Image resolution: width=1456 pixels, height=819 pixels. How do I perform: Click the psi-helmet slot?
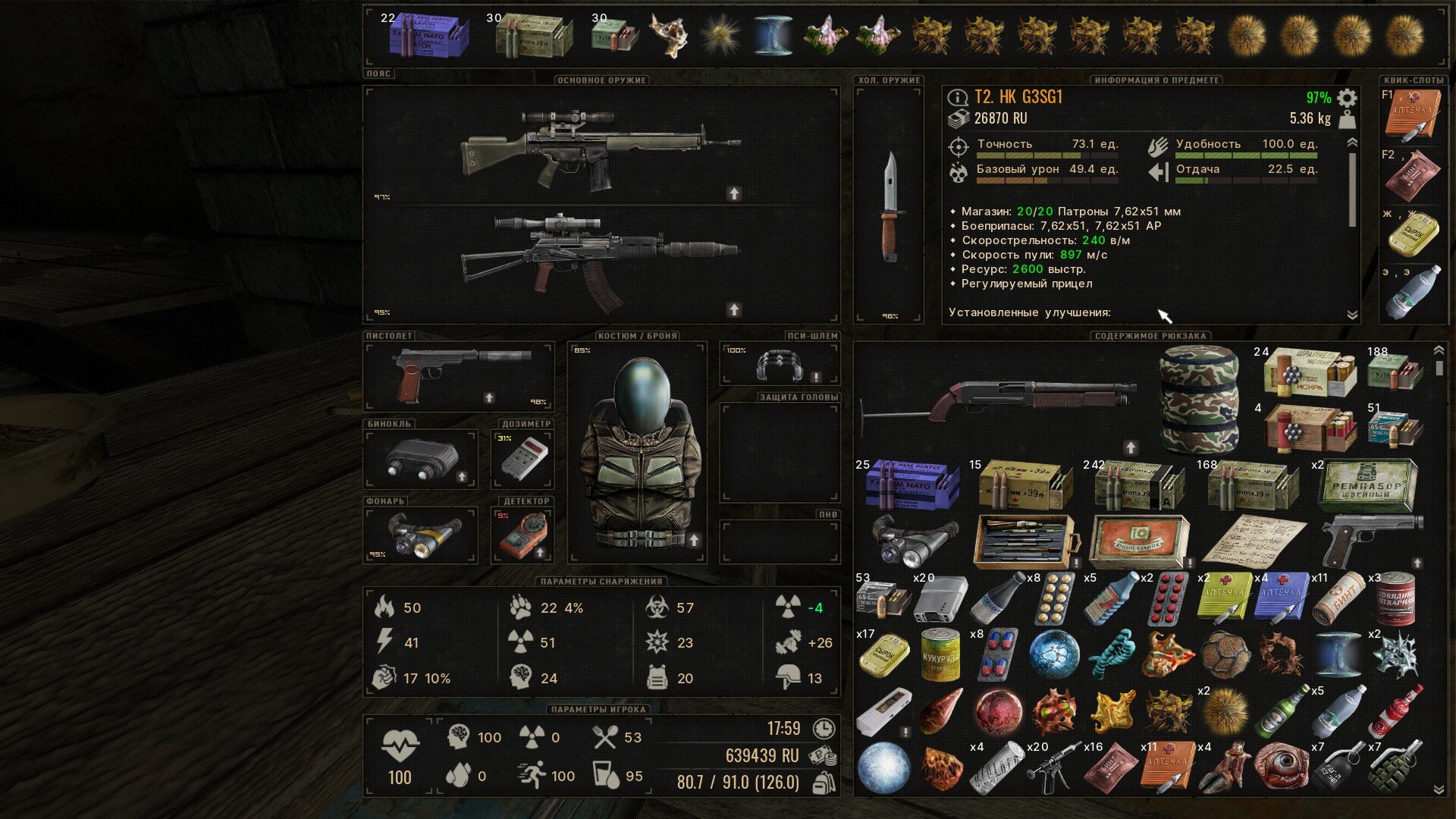(x=780, y=365)
